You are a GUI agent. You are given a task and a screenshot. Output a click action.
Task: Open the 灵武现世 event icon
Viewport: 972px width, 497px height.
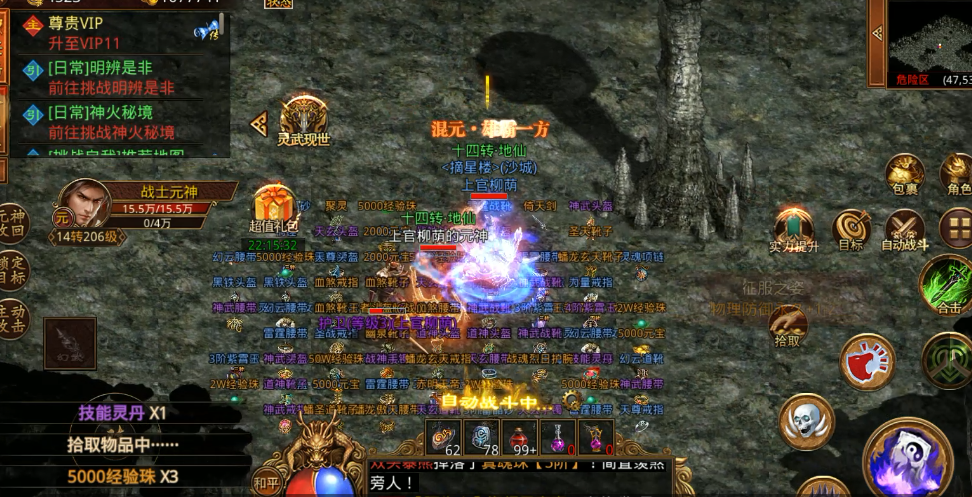[x=304, y=119]
